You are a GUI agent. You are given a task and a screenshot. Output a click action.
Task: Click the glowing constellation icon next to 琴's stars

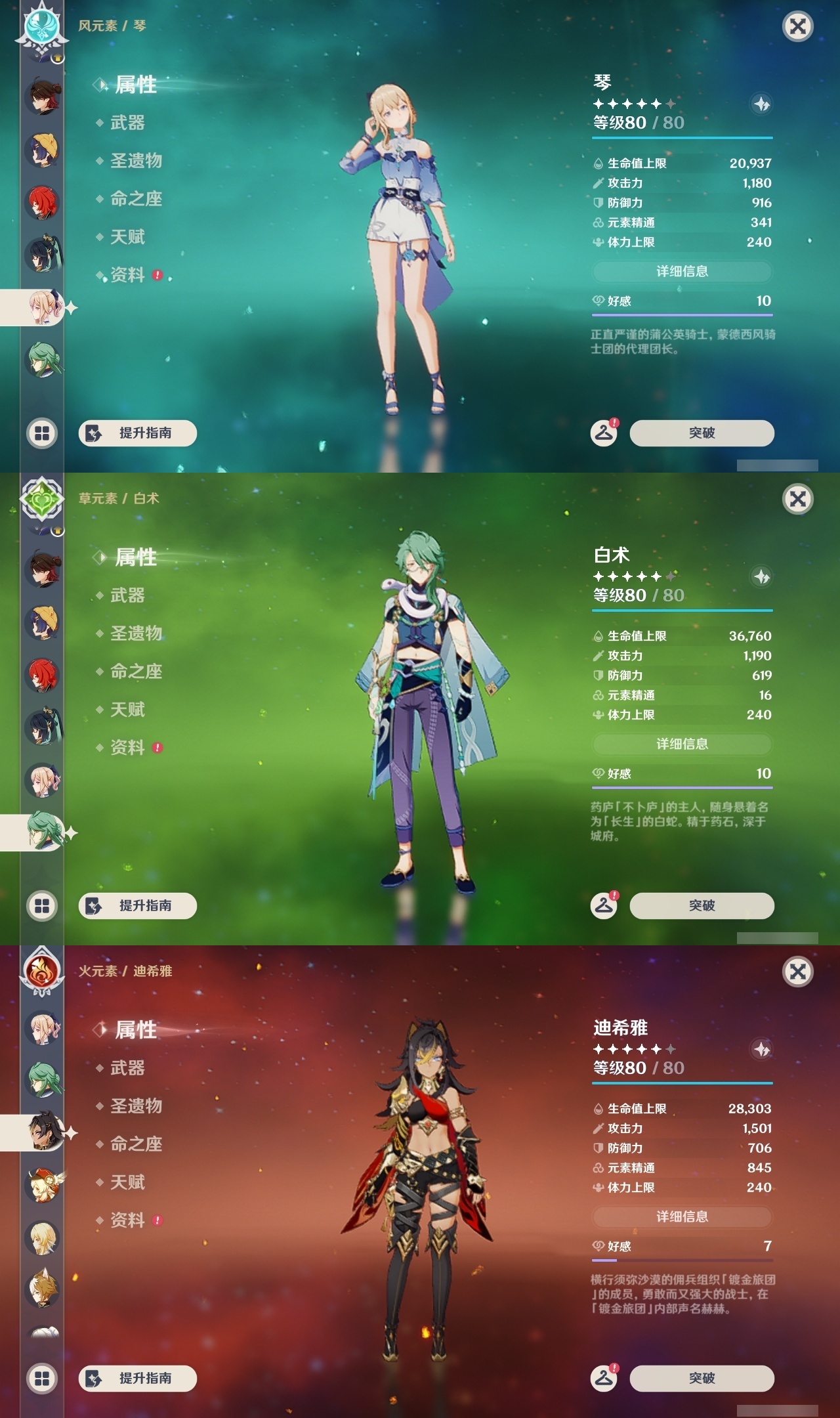click(760, 102)
